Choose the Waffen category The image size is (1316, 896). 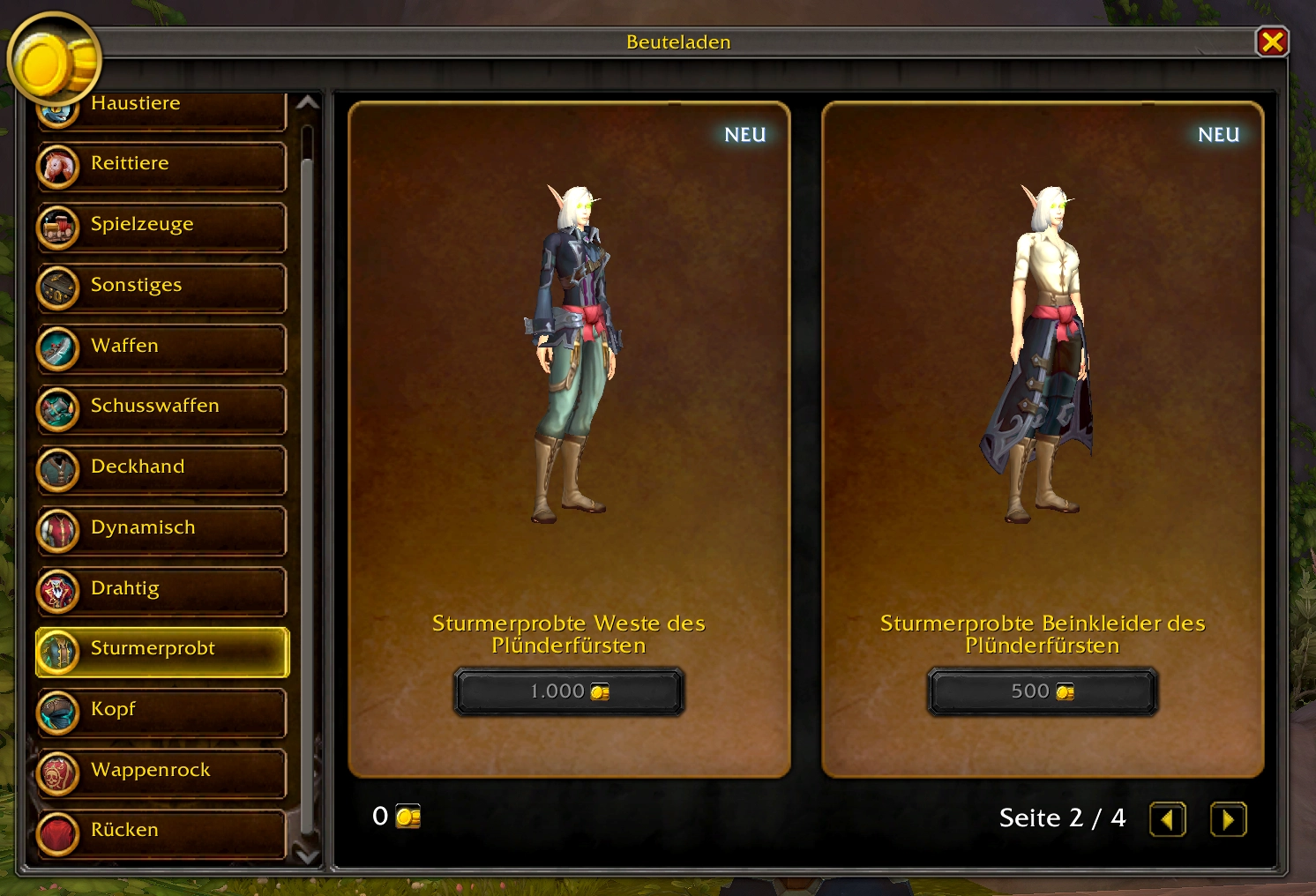(x=162, y=347)
